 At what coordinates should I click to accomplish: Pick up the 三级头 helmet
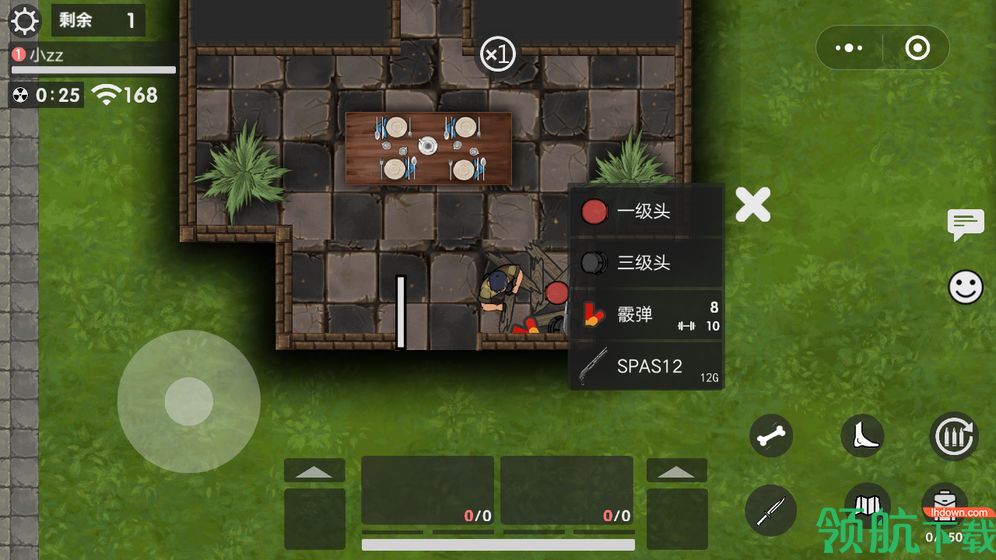pos(645,263)
